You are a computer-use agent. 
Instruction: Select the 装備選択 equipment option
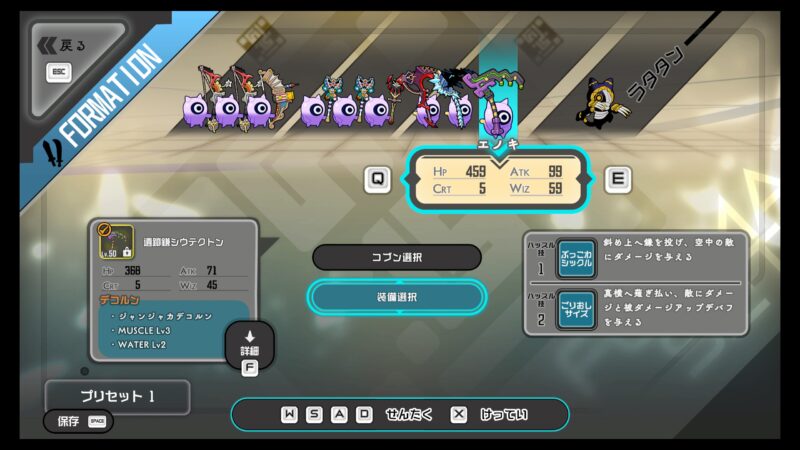click(397, 297)
